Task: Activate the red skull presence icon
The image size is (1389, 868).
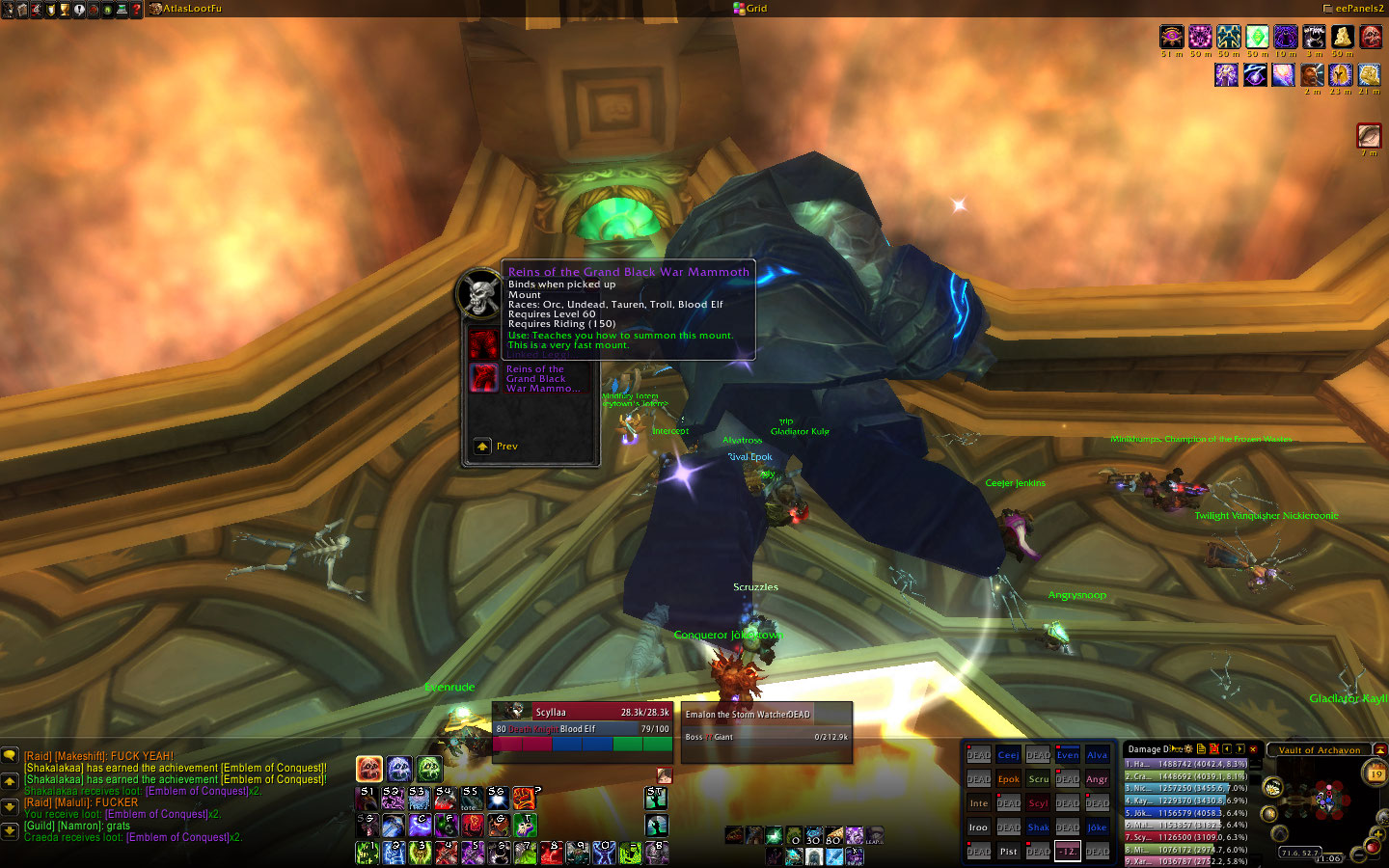Action: pos(369,769)
